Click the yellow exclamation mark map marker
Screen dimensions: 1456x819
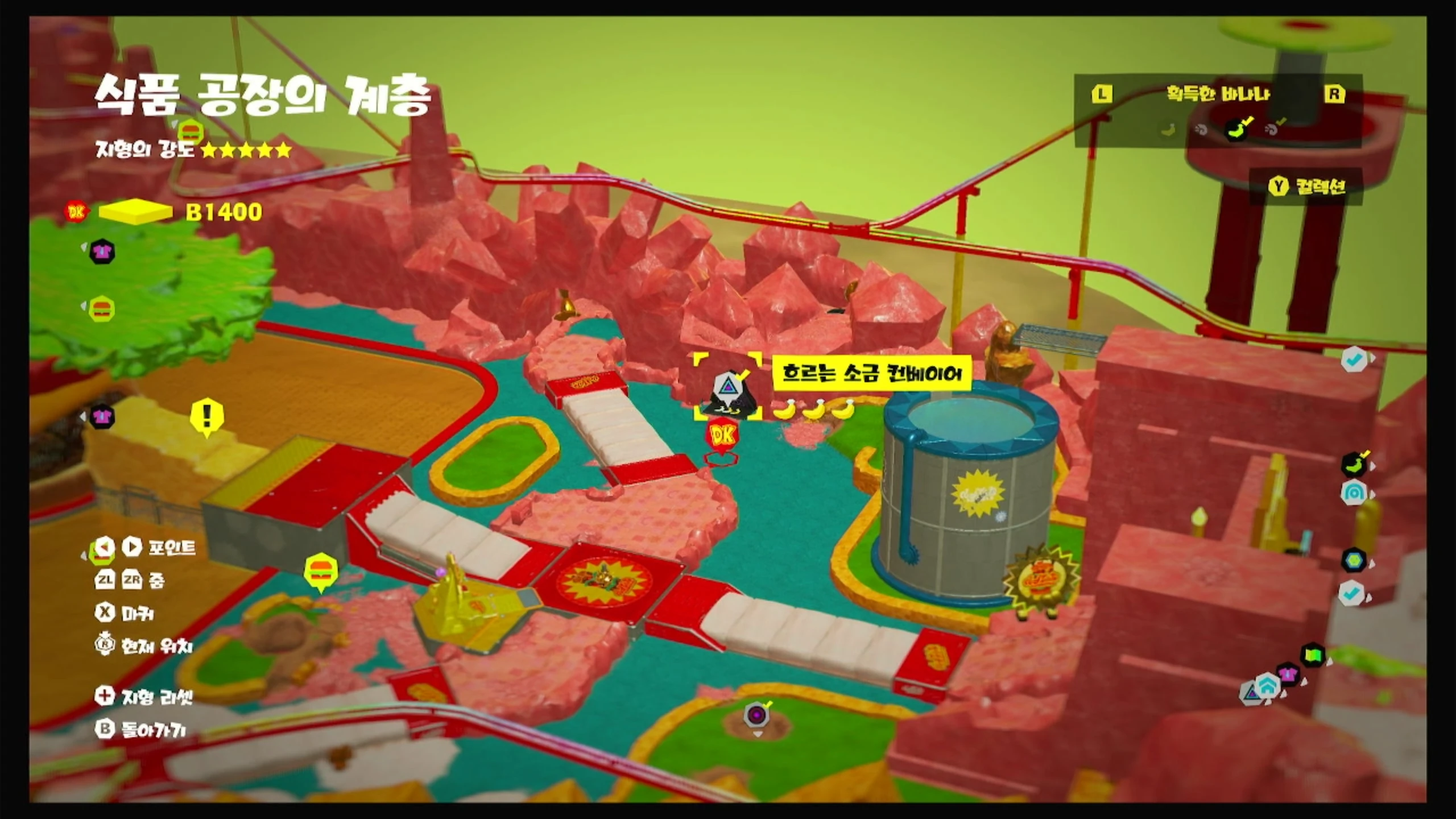(x=206, y=416)
